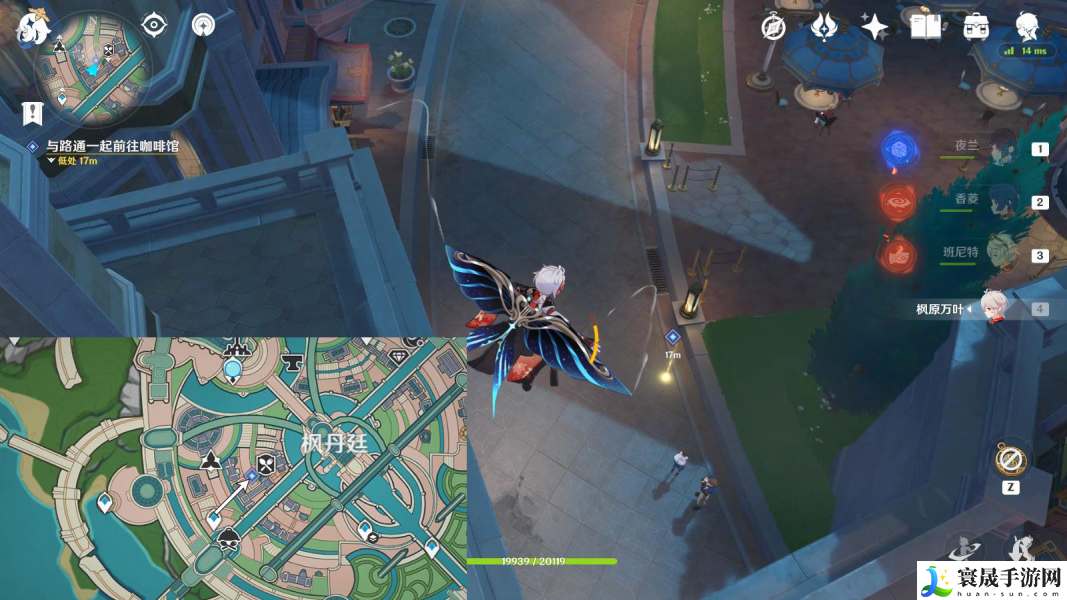The width and height of the screenshot is (1067, 600).
Task: Use the golden compass gadget
Action: click(x=1010, y=461)
